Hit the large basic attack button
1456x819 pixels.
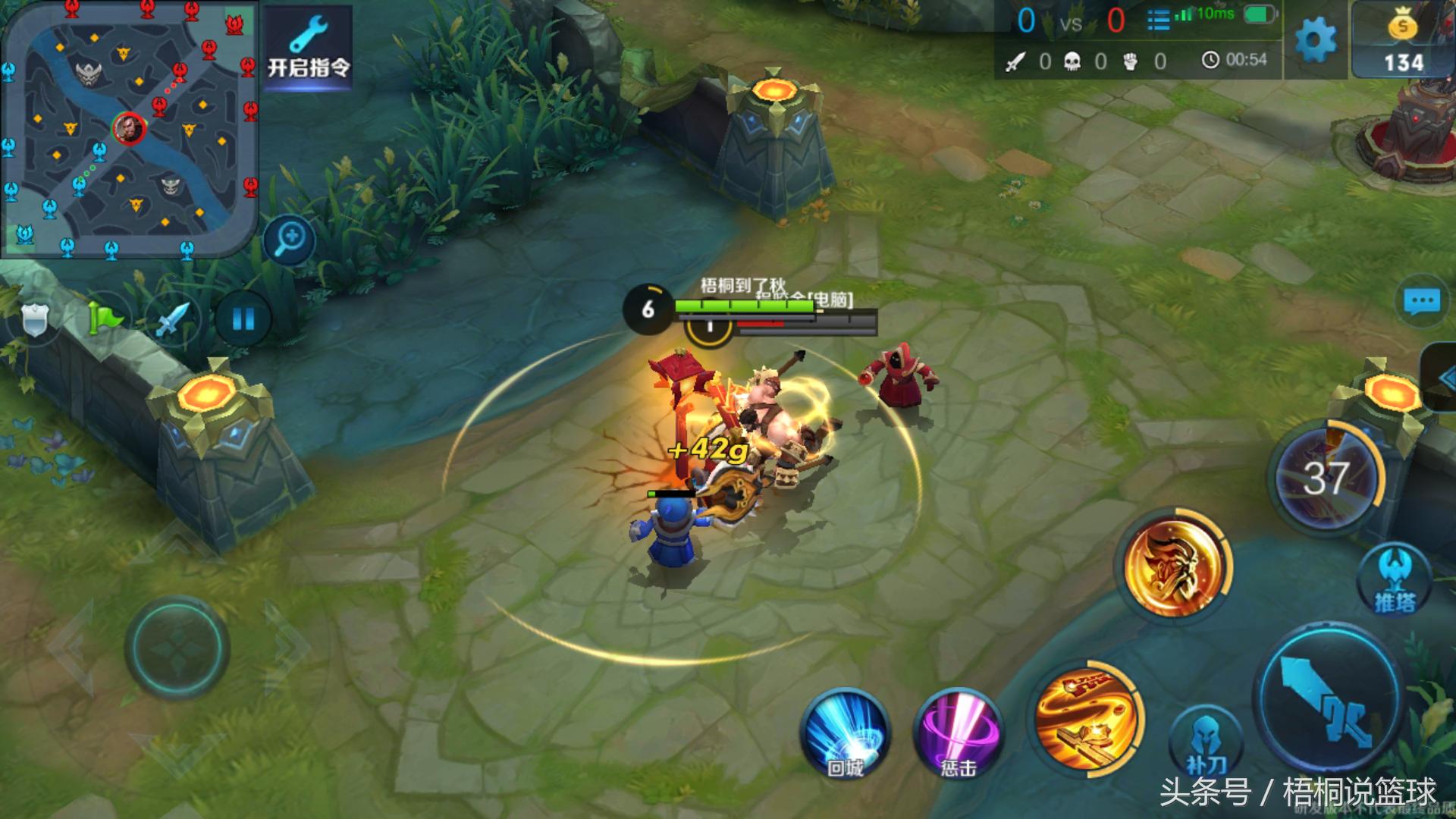click(1329, 699)
